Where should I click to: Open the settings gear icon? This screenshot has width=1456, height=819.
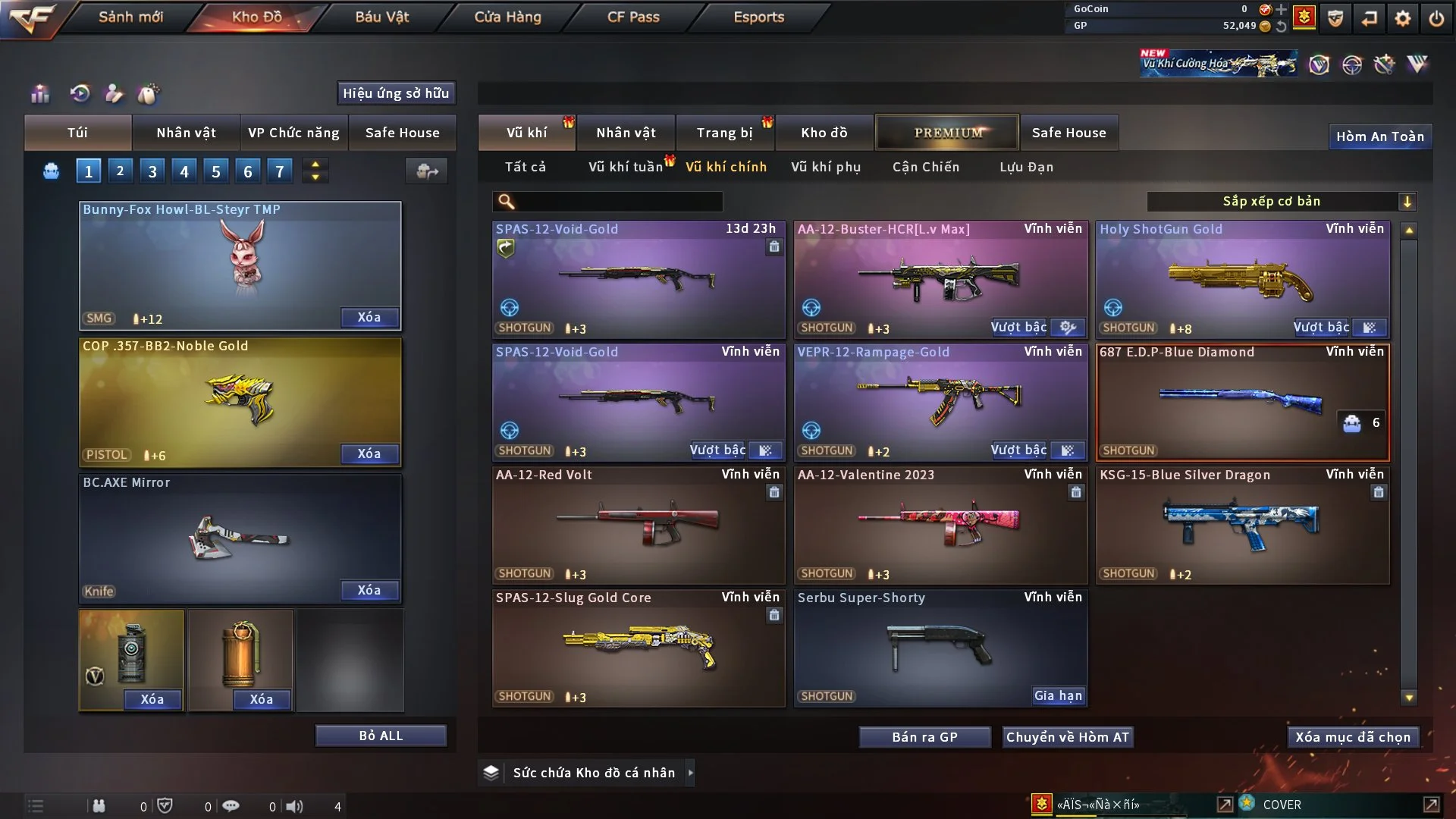tap(1402, 18)
